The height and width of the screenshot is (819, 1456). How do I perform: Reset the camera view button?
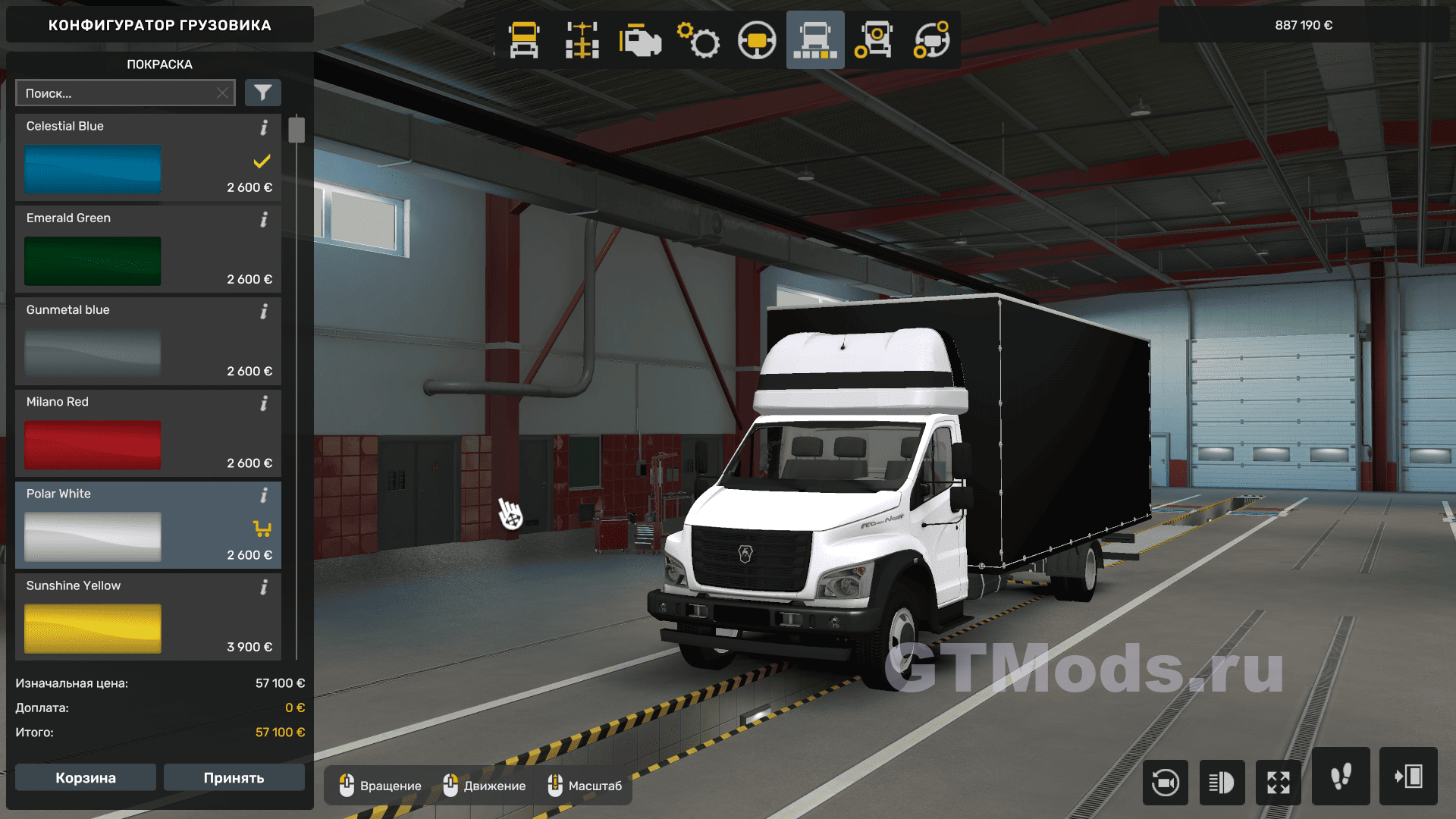point(1165,782)
